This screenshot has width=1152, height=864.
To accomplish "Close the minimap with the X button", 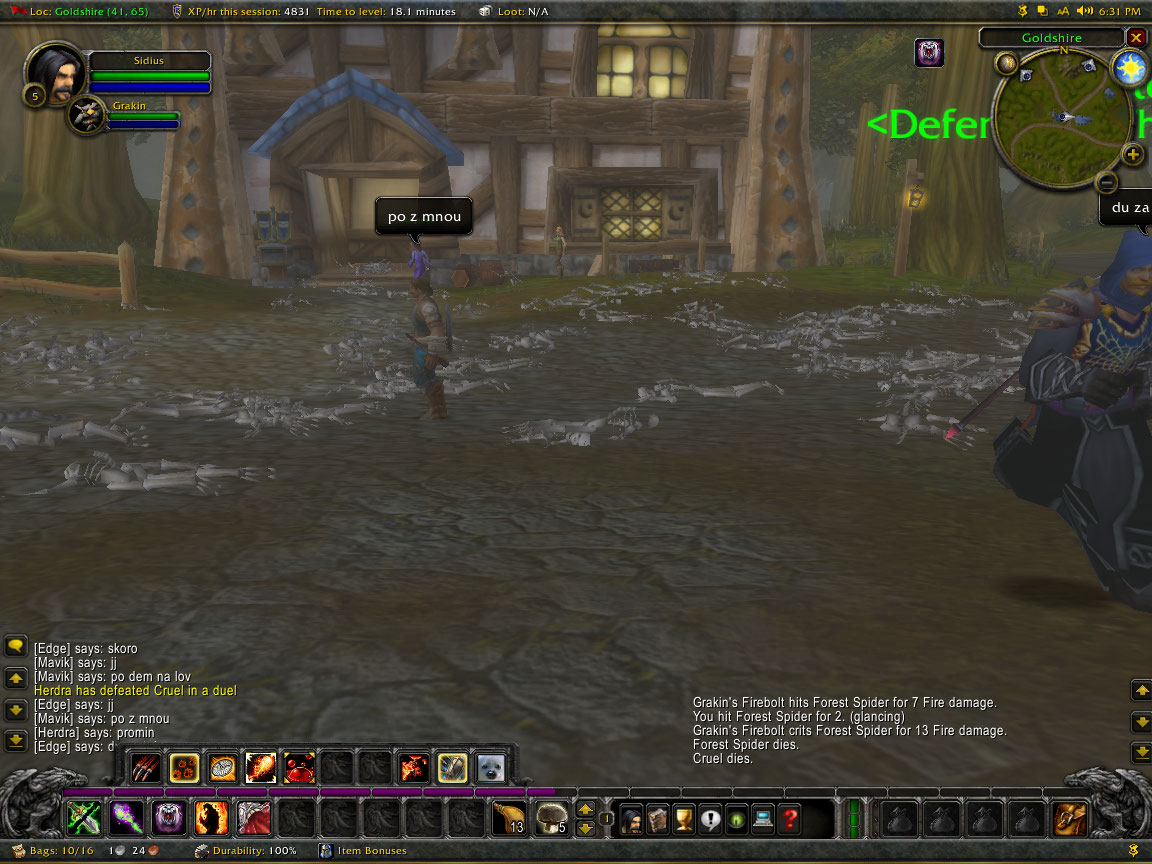I will click(1136, 38).
